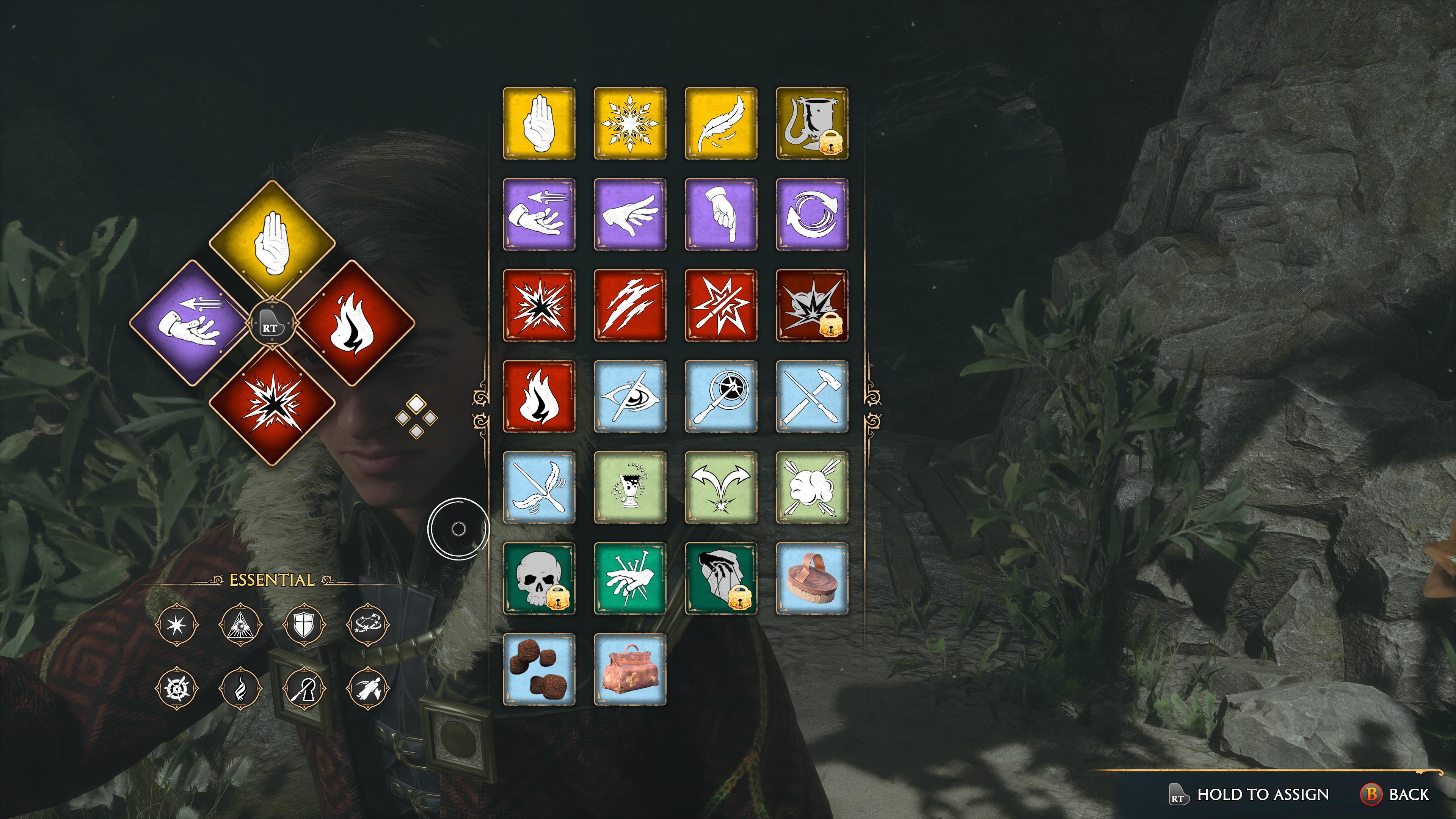Choose the green splitting arrows altering spell

[721, 487]
